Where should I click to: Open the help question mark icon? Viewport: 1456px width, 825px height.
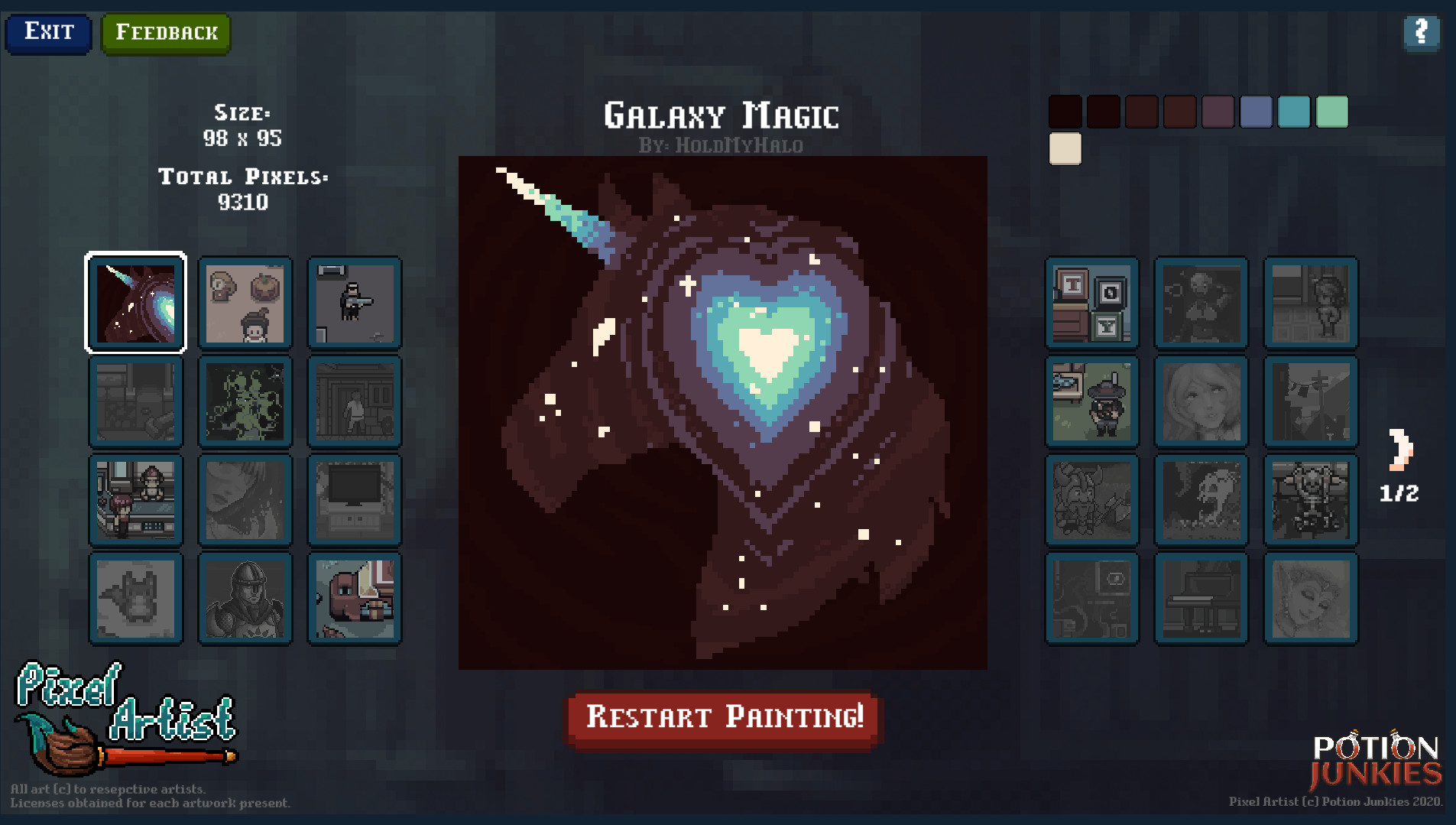[x=1421, y=33]
